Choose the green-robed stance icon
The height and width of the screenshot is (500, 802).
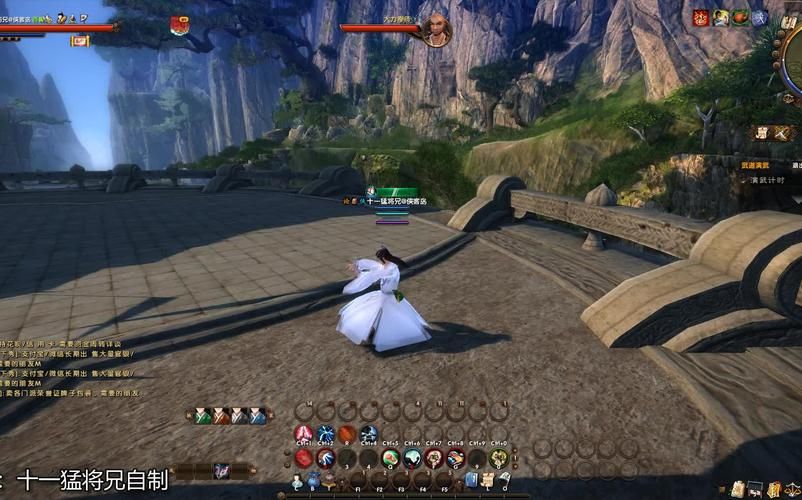[203, 415]
